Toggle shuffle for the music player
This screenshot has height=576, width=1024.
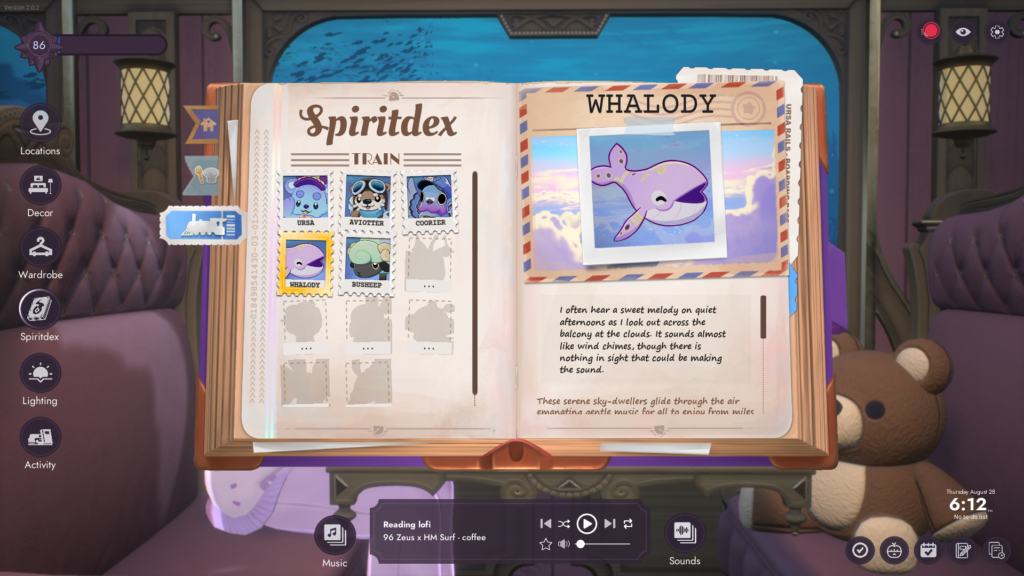pyautogui.click(x=565, y=523)
